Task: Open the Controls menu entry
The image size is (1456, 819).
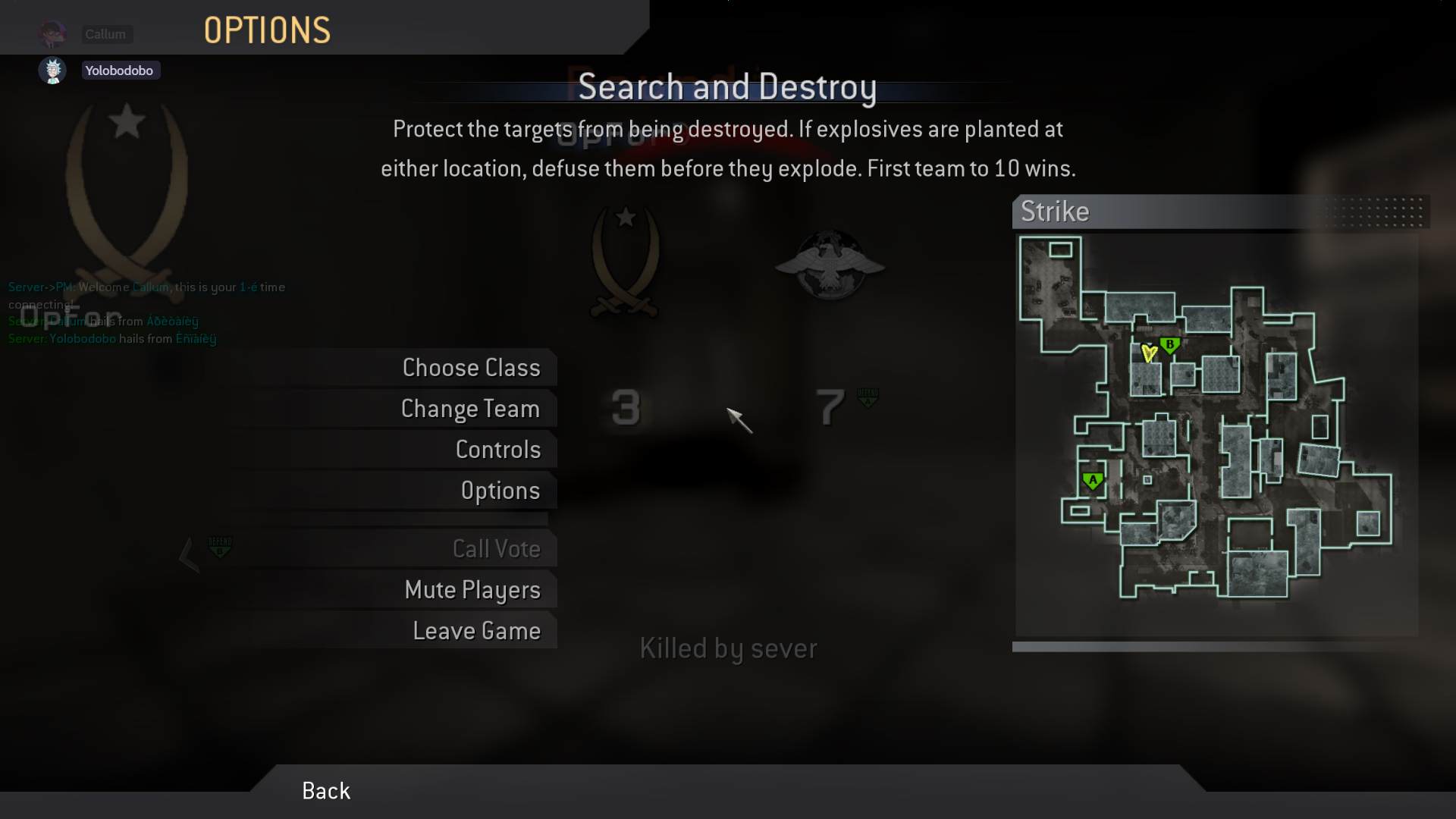Action: click(497, 449)
